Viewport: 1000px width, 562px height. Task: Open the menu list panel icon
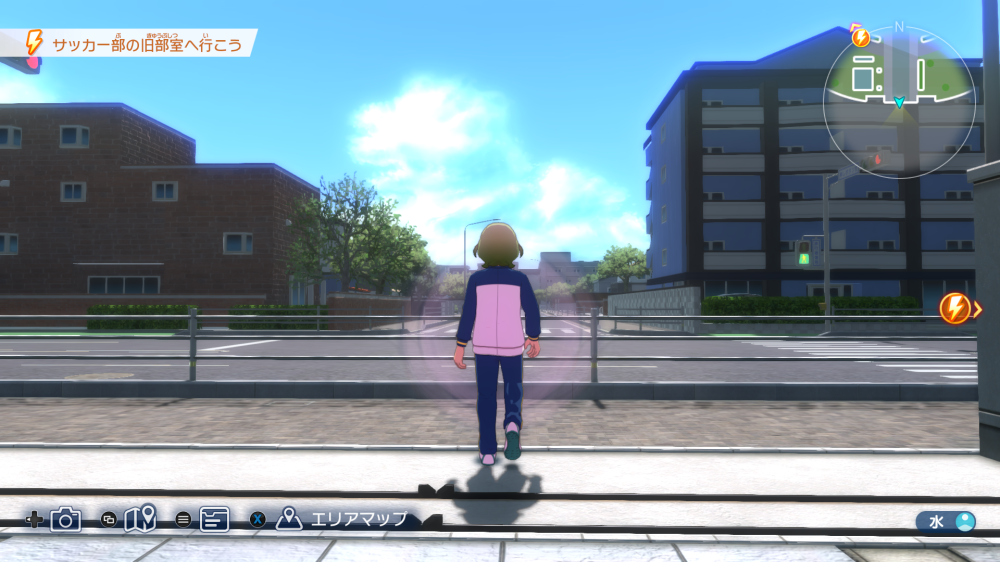tap(214, 519)
